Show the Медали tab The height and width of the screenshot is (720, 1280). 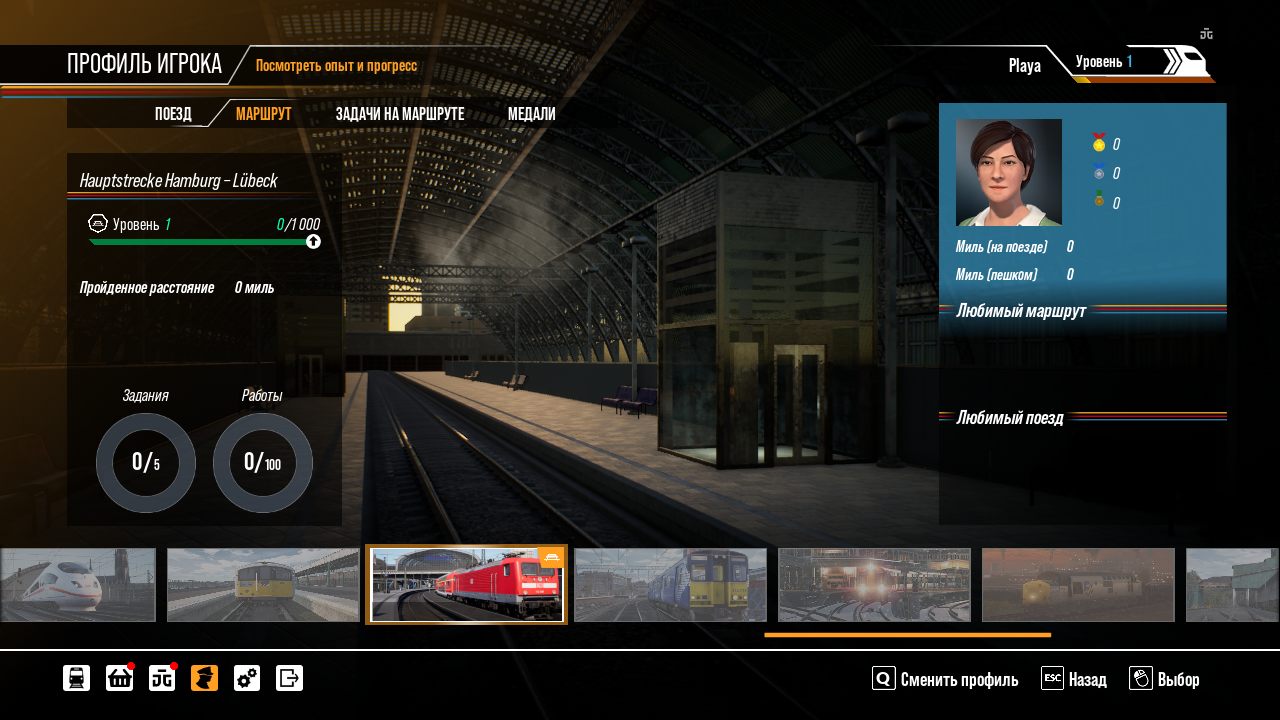click(x=531, y=114)
